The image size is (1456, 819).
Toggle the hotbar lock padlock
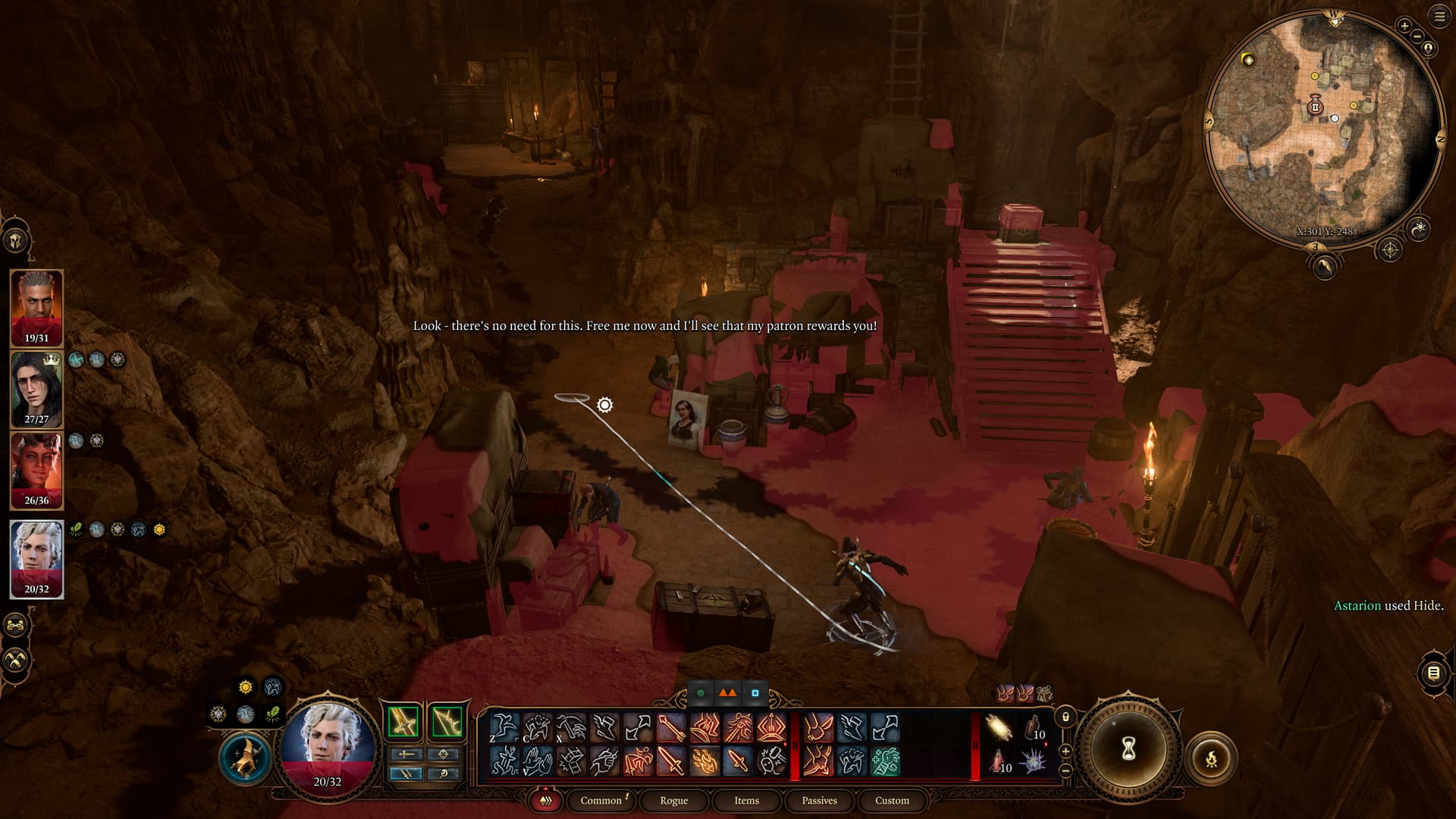pos(1065,717)
